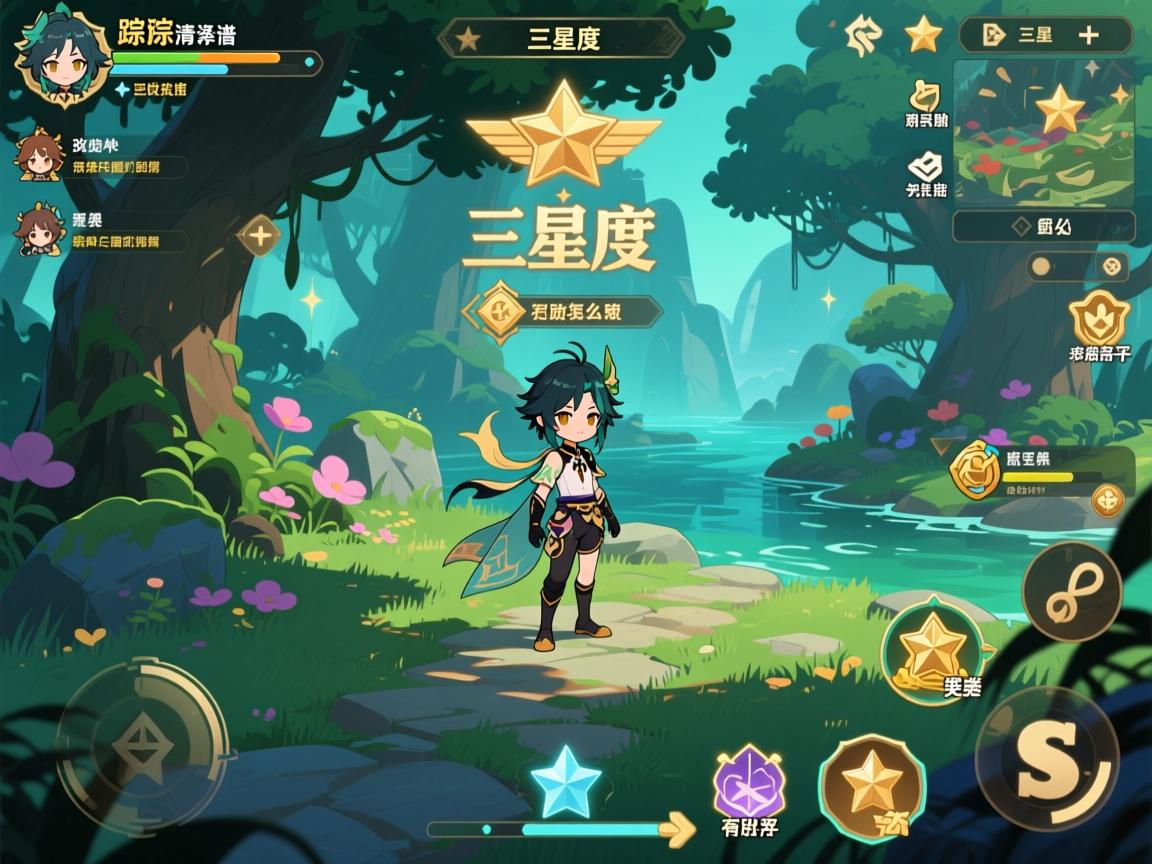Screen dimensions: 1152x864
Task: Click the diamond-icon button under 三星度 title
Action: [x=563, y=311]
